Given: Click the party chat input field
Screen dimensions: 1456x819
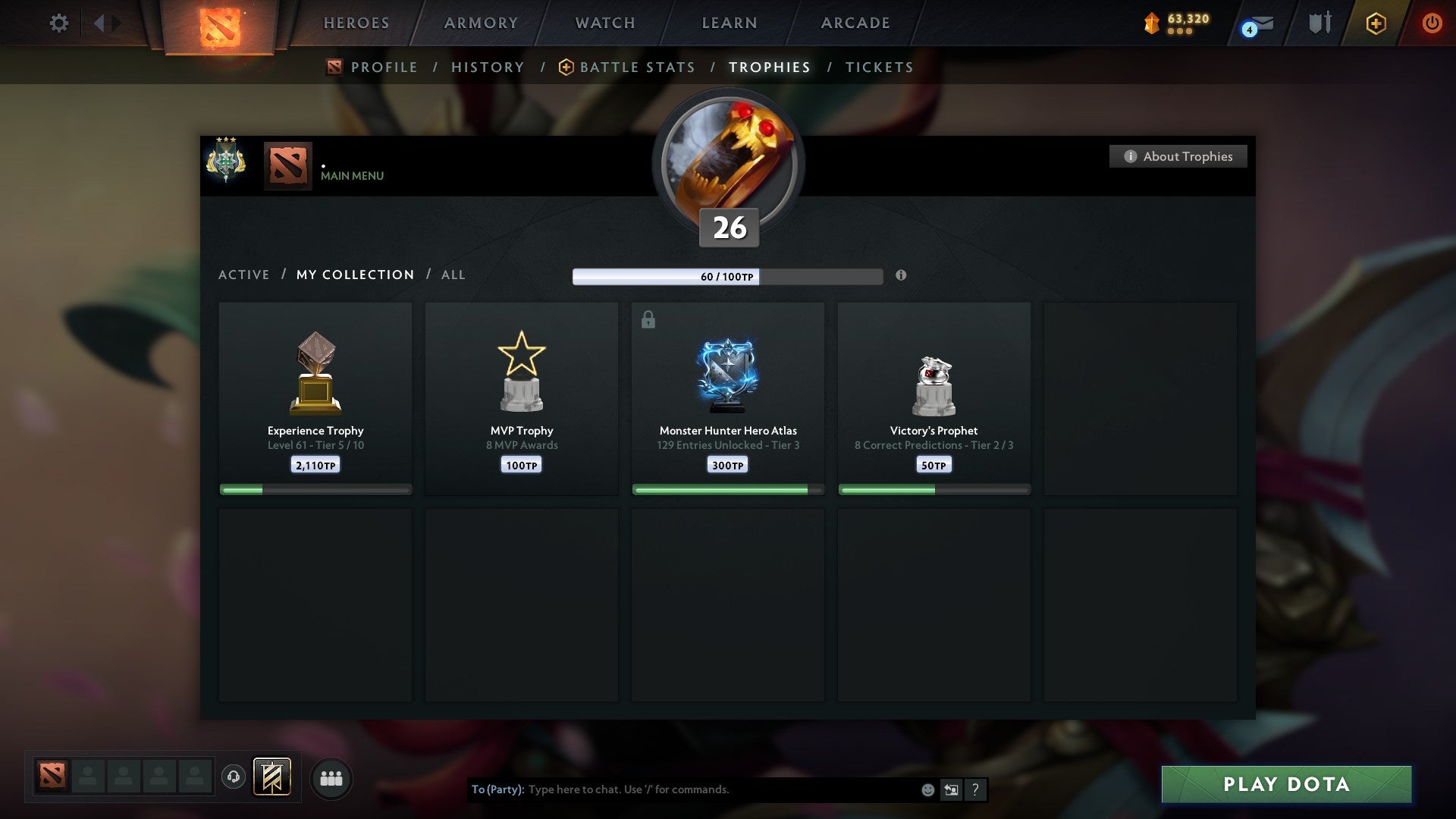Looking at the screenshot, I should click(x=682, y=789).
